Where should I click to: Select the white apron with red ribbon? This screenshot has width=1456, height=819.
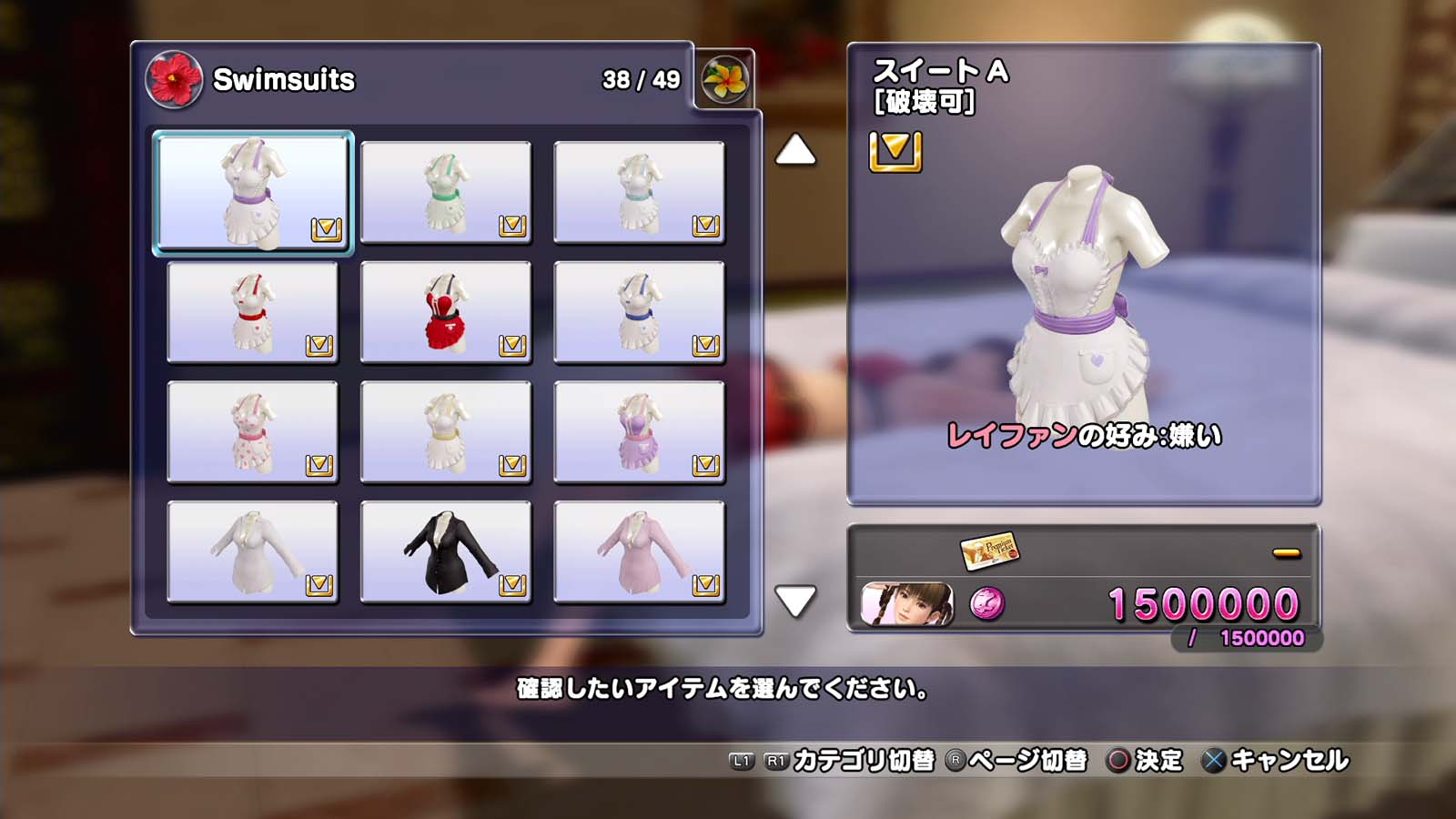click(253, 312)
